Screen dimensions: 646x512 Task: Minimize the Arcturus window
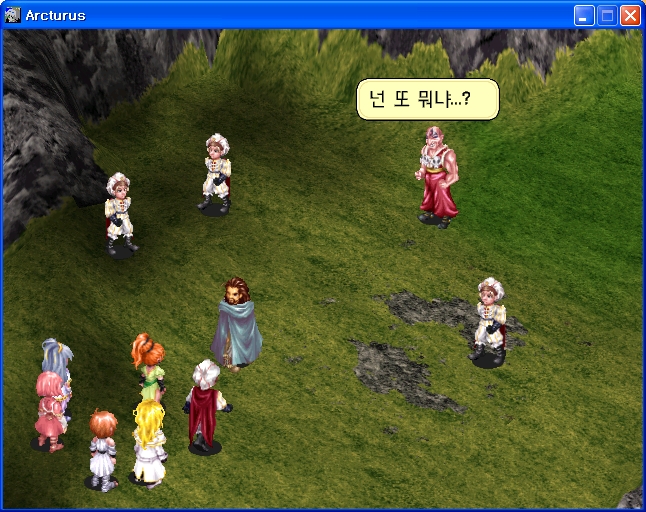(584, 15)
